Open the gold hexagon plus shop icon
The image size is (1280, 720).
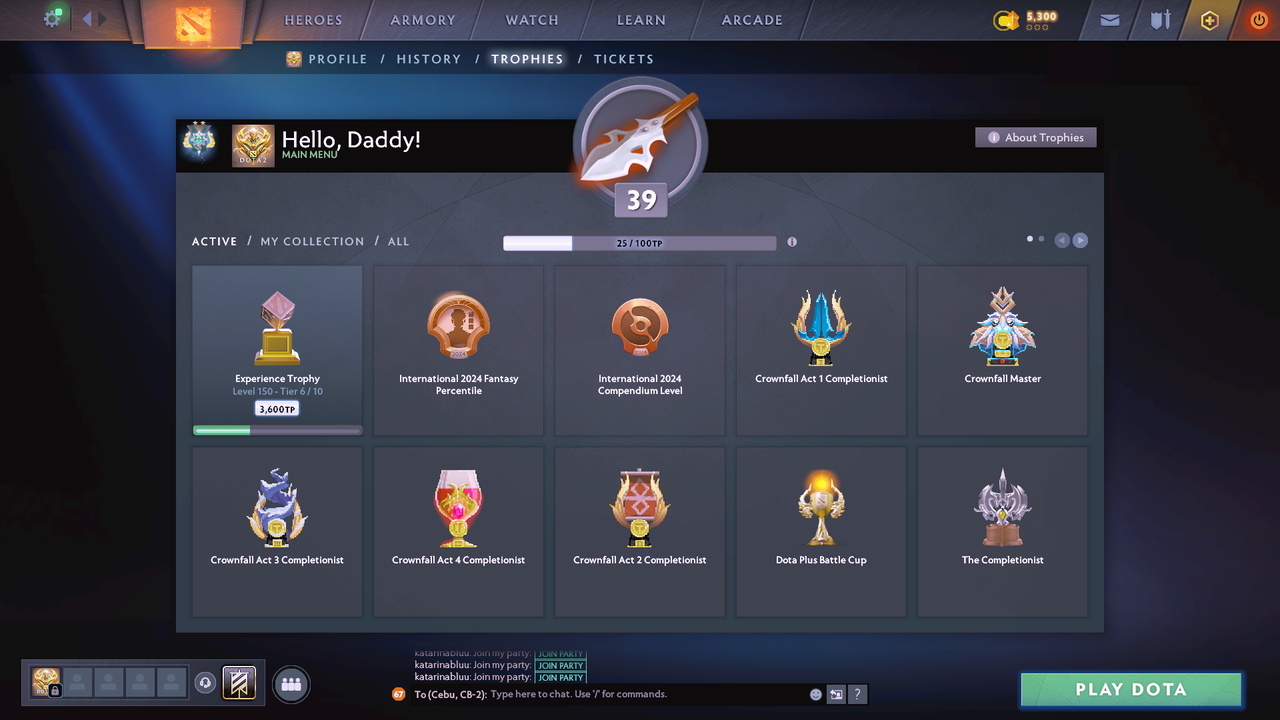click(1209, 19)
